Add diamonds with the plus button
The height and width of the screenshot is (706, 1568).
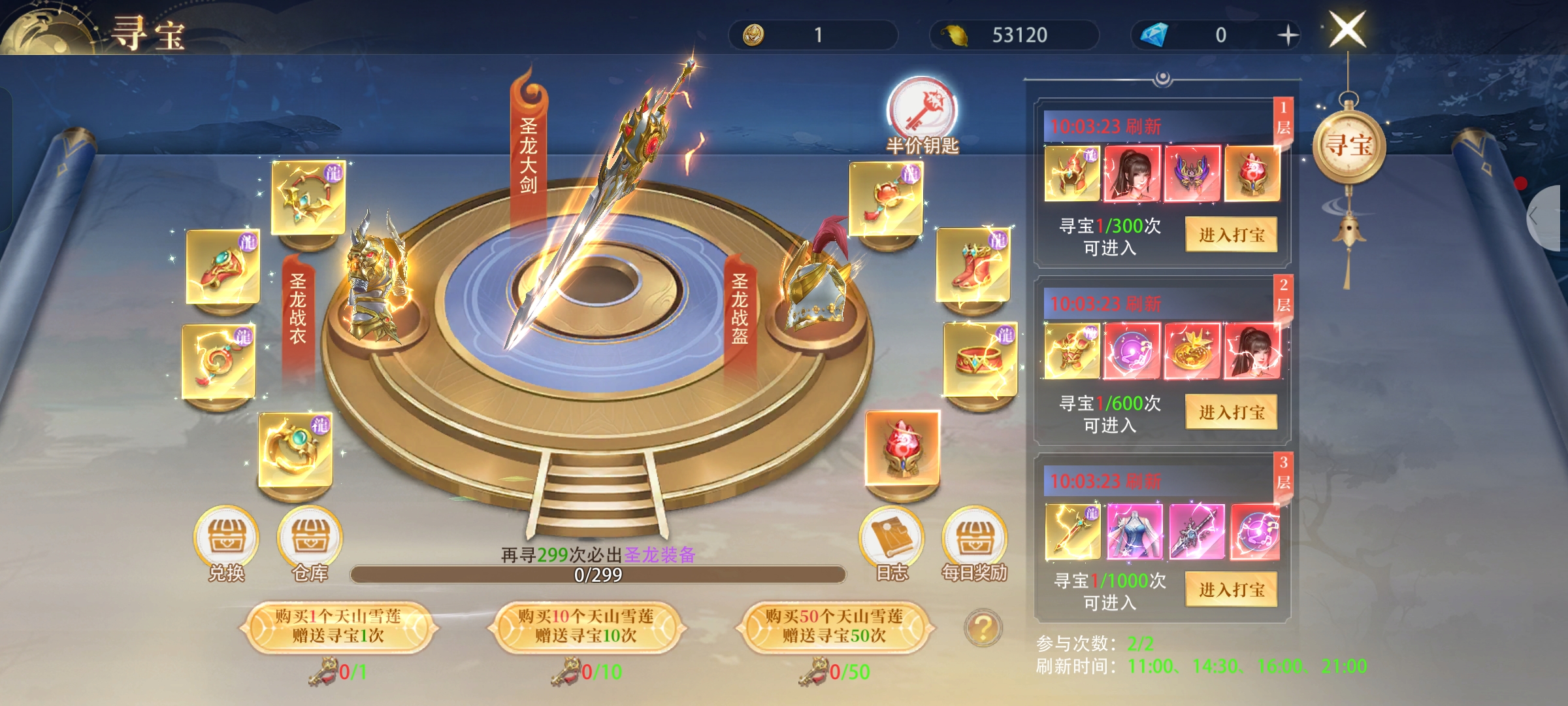tap(1287, 35)
